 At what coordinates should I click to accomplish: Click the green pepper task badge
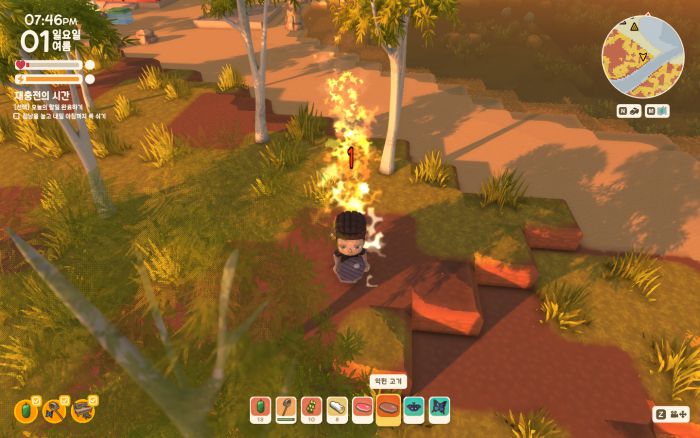point(25,410)
